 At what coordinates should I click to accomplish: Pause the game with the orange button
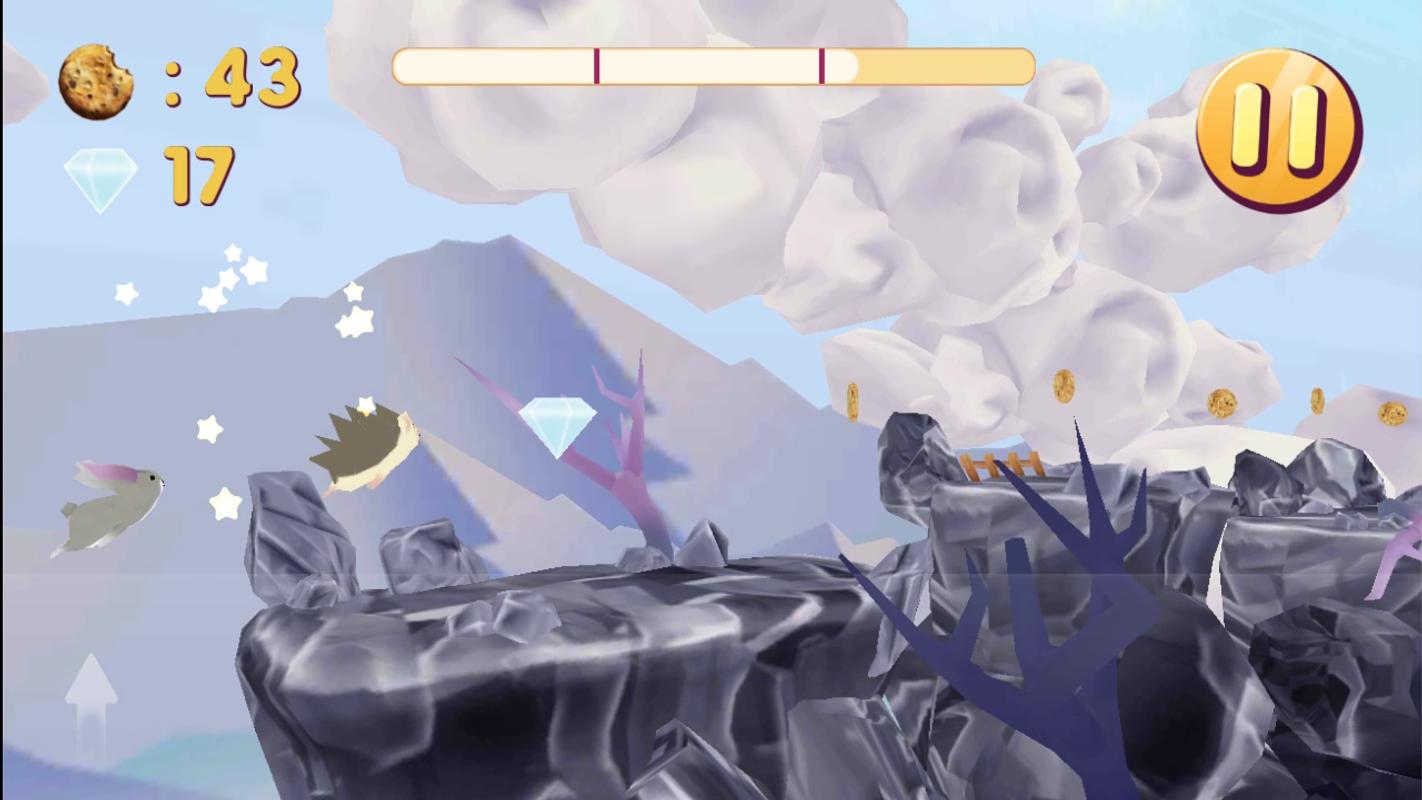click(1279, 130)
